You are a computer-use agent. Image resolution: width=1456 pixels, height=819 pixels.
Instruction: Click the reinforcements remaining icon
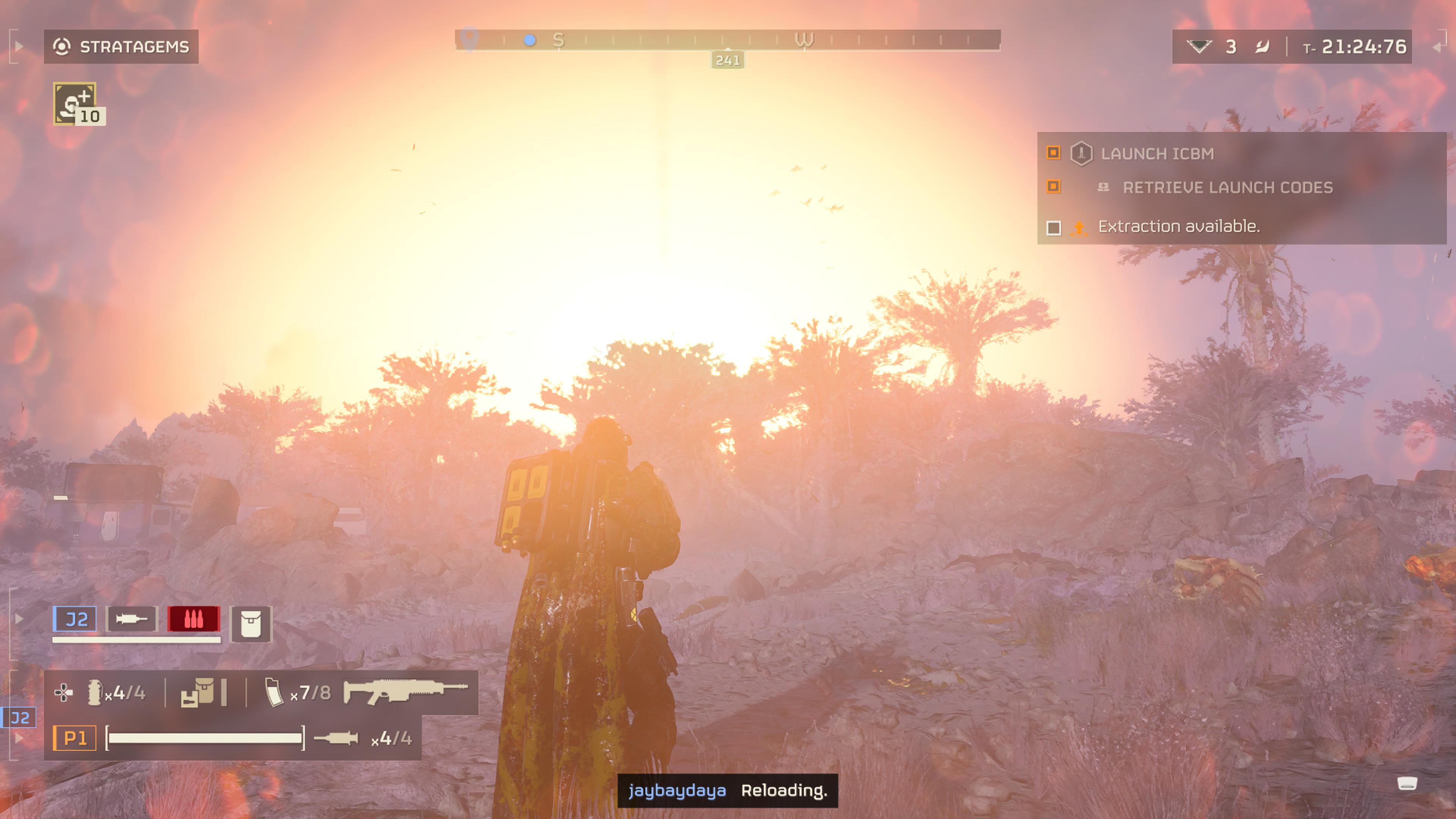tap(1198, 46)
